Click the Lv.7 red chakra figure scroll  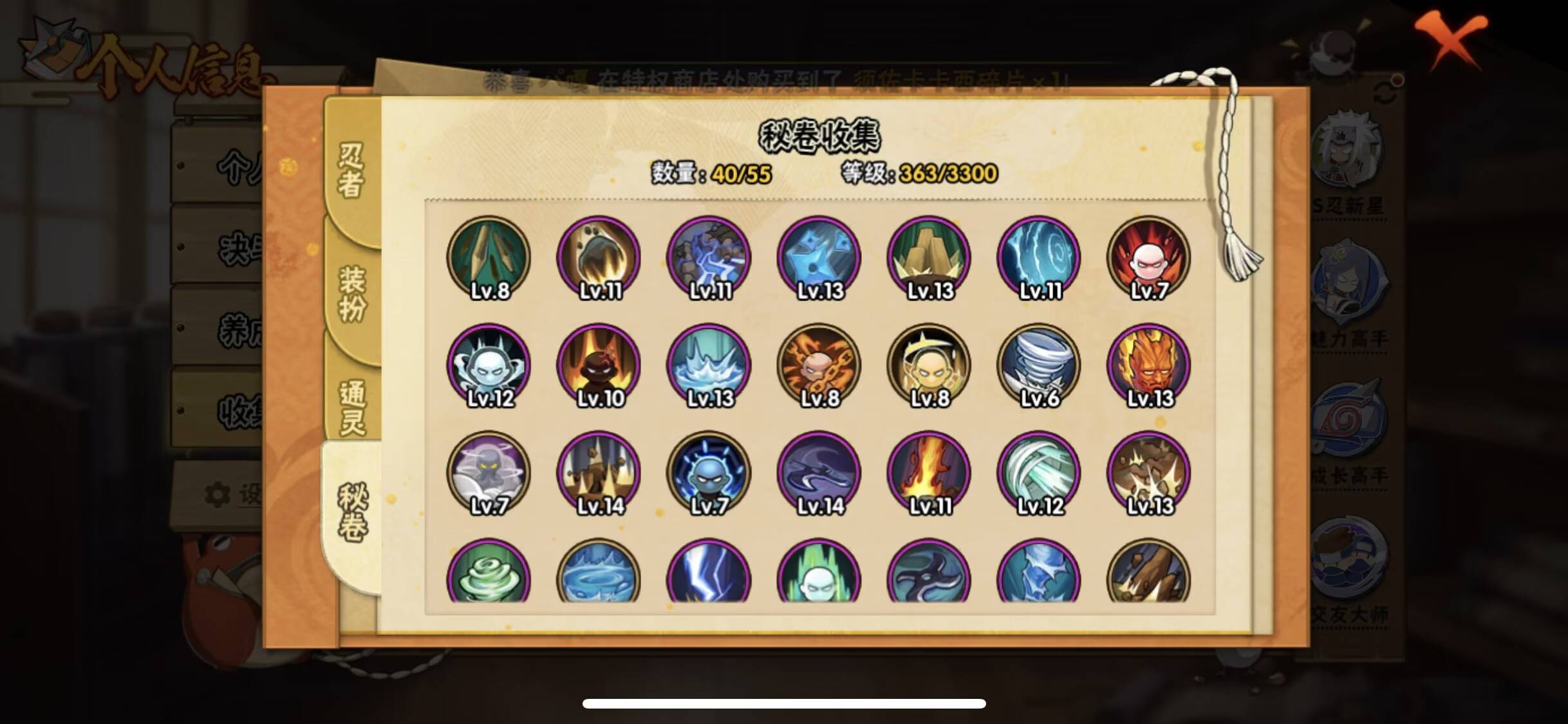tap(1149, 256)
